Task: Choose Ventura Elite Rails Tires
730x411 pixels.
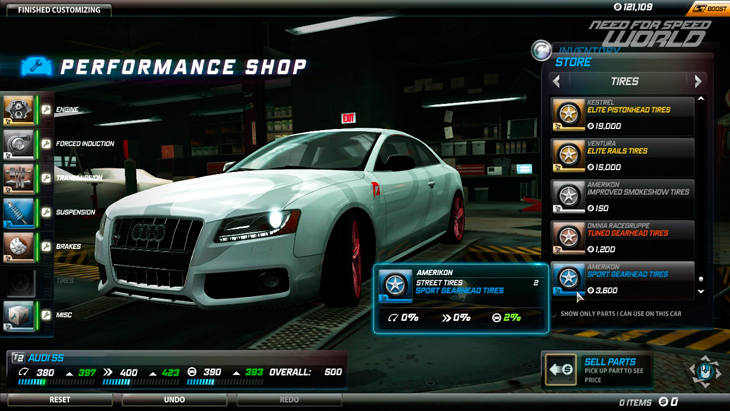Action: [x=622, y=156]
